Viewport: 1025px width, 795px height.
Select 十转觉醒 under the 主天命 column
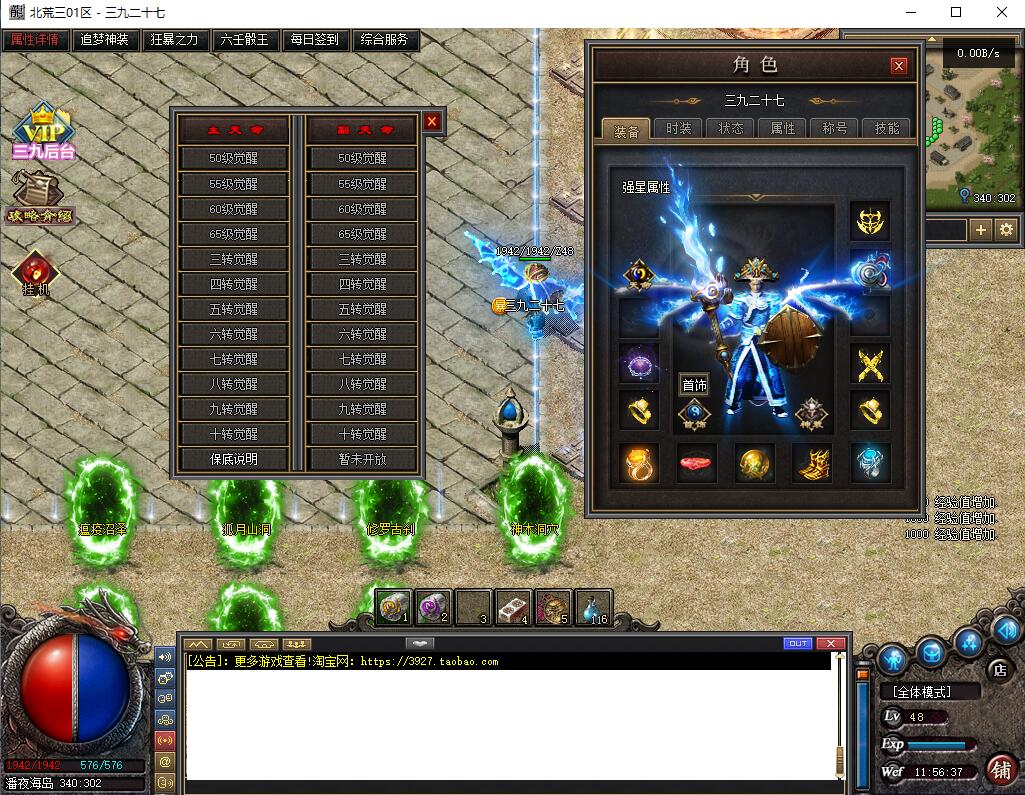tap(234, 434)
